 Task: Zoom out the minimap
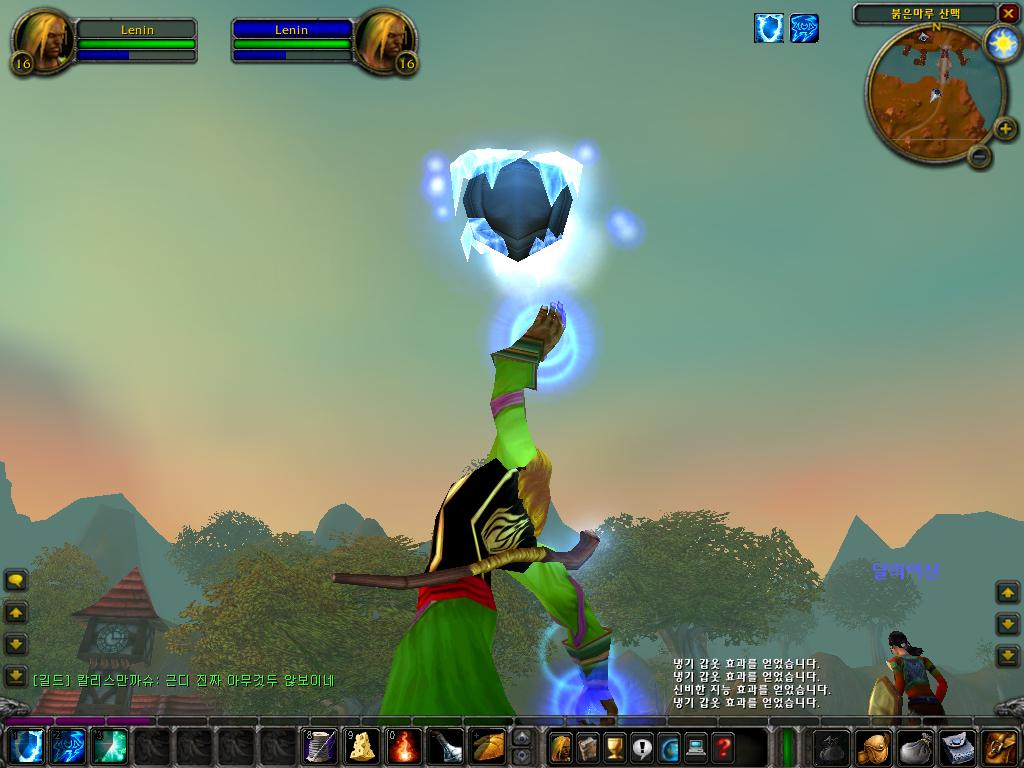(980, 156)
